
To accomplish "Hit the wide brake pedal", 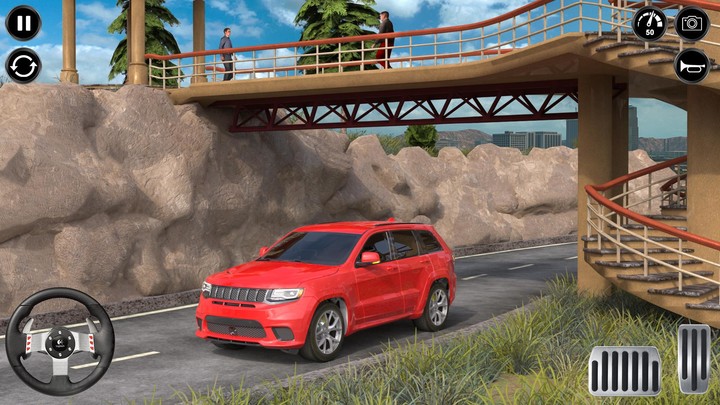I will coord(624,370).
